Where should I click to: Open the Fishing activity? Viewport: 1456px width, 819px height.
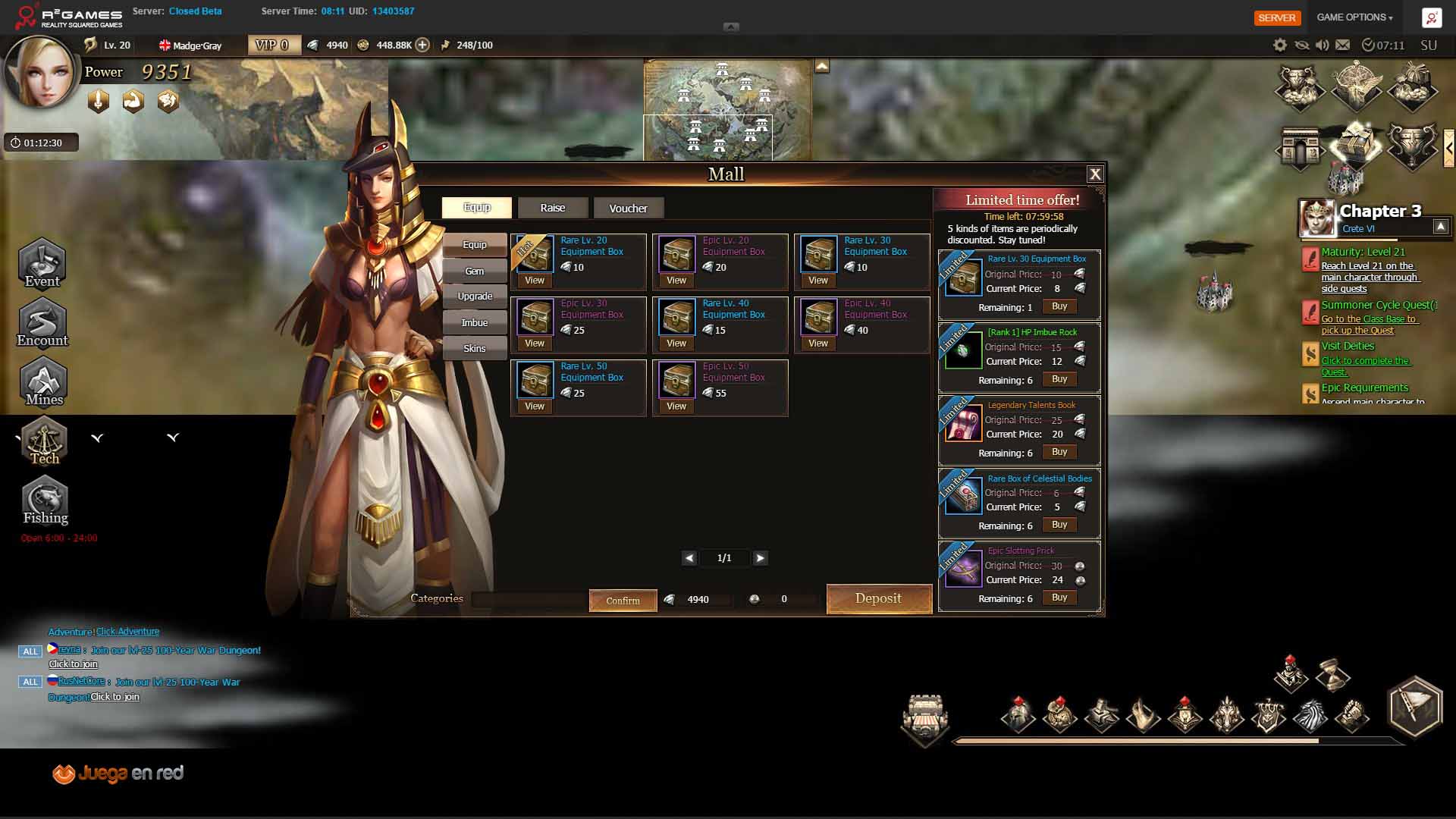click(x=45, y=501)
